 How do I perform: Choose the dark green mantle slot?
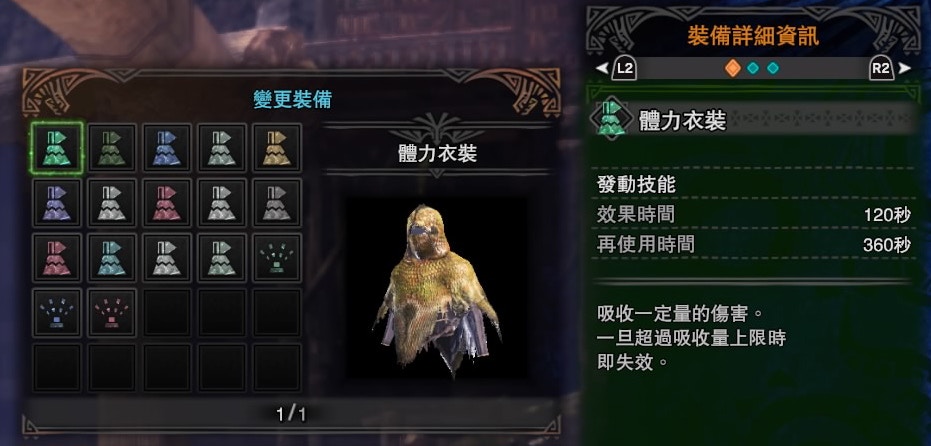coord(111,148)
